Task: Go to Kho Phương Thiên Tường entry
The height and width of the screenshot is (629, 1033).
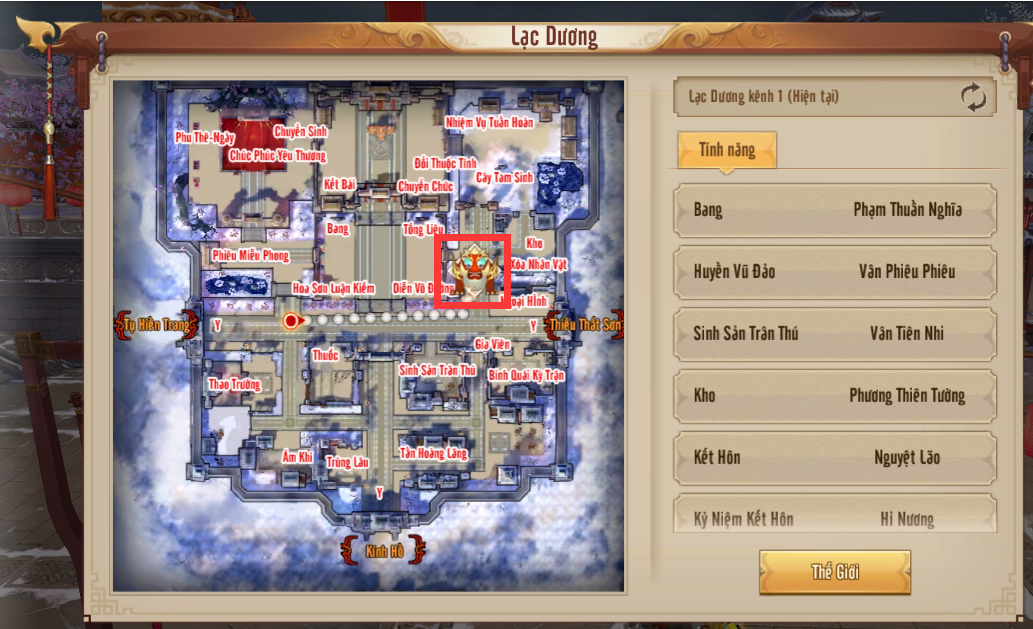Action: [x=835, y=396]
